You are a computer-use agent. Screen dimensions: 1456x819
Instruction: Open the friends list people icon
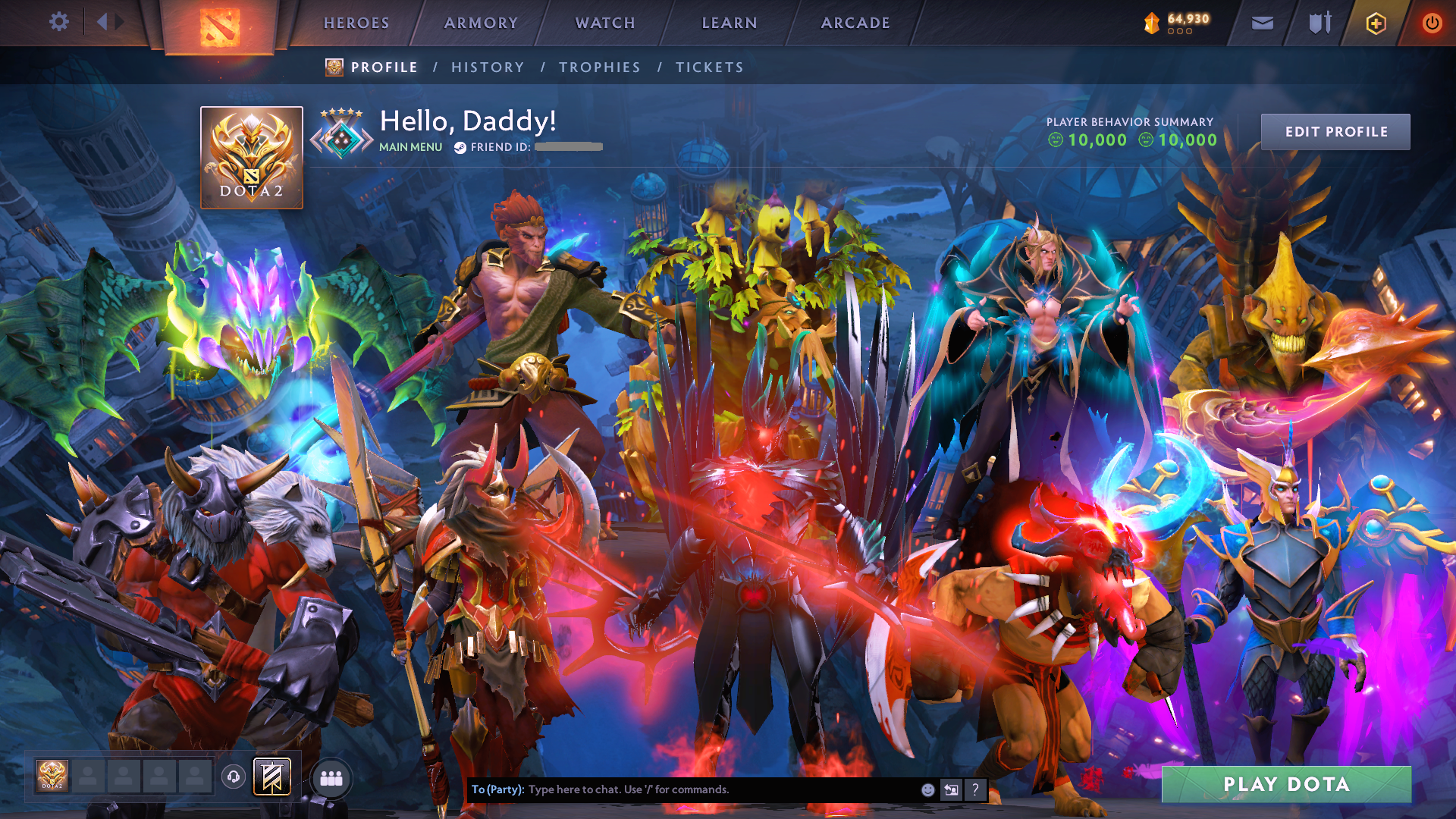[331, 780]
